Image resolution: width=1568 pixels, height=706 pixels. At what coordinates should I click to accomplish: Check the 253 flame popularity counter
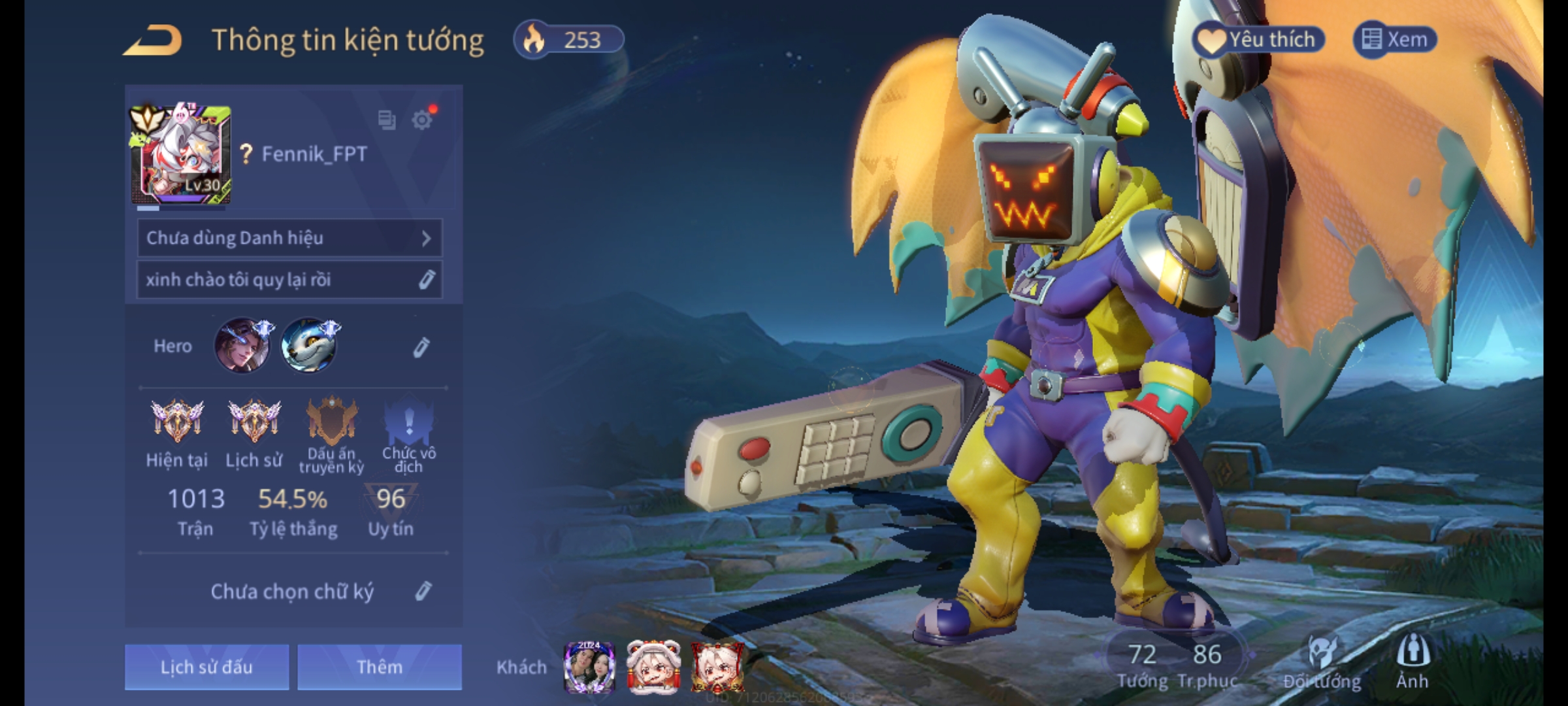click(x=569, y=40)
